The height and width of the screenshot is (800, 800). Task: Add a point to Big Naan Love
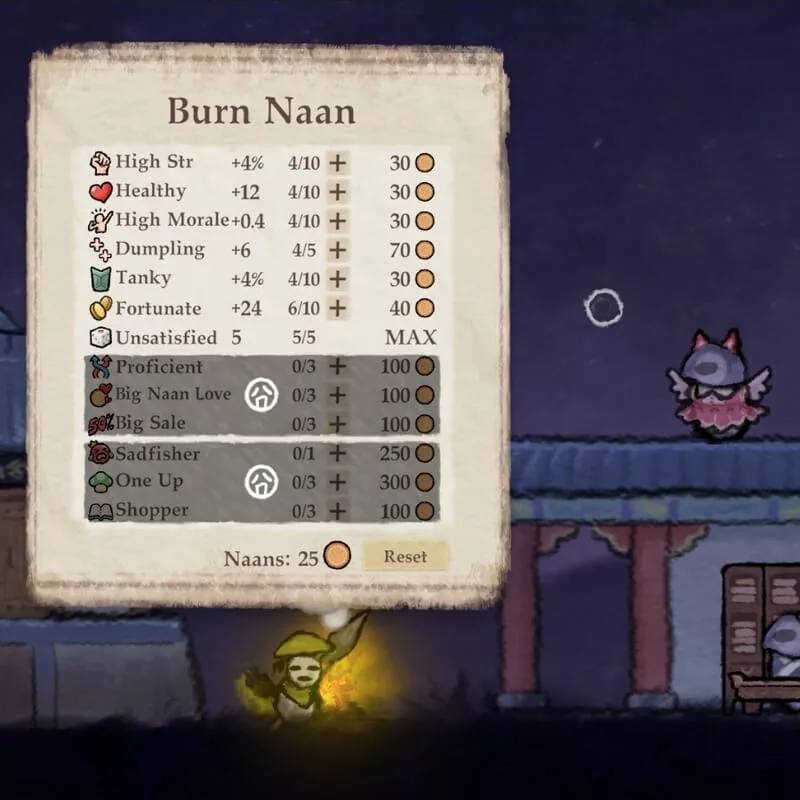tap(338, 395)
